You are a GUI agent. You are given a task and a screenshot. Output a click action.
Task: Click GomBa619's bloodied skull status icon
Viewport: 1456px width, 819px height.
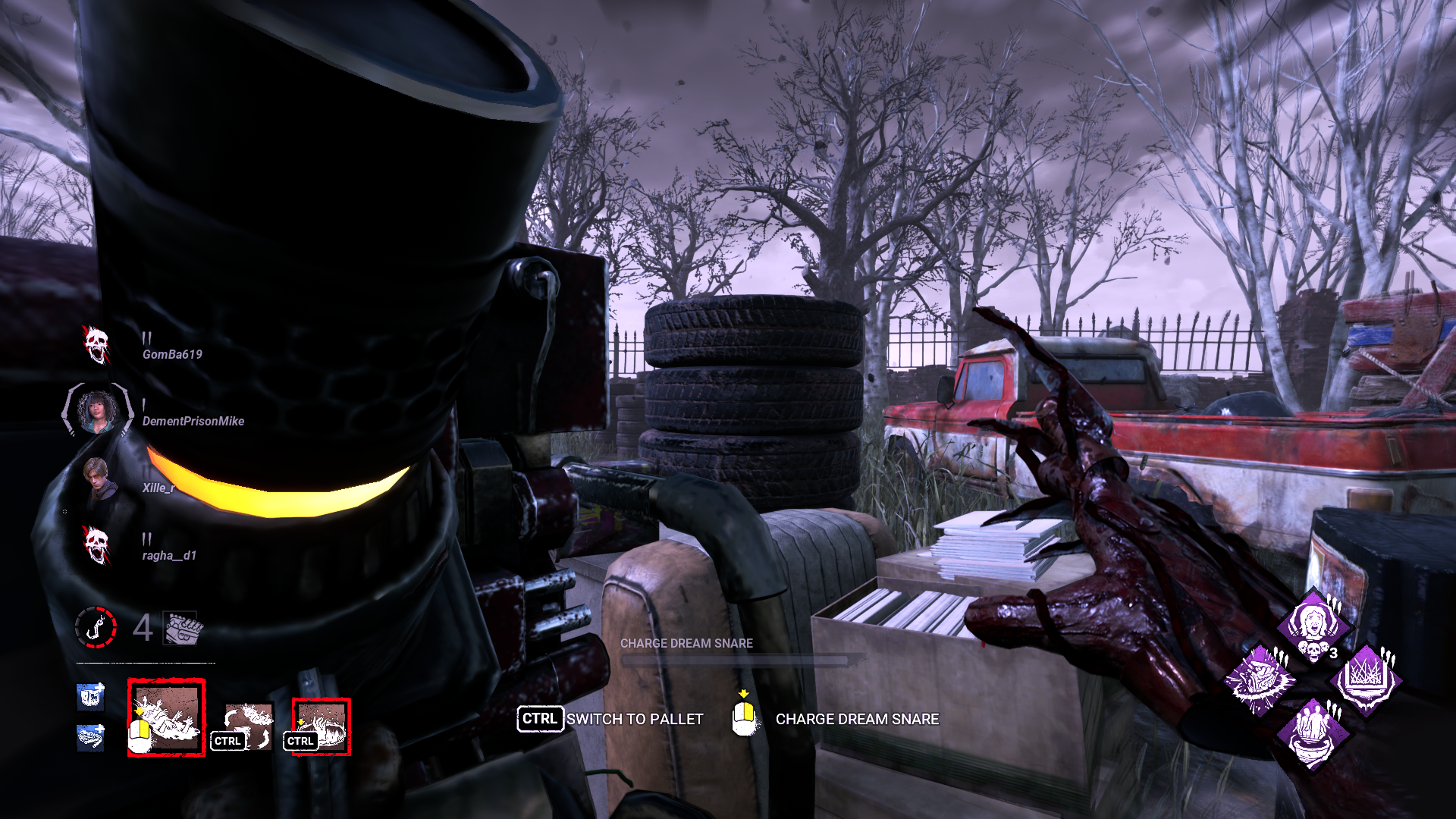[x=97, y=343]
